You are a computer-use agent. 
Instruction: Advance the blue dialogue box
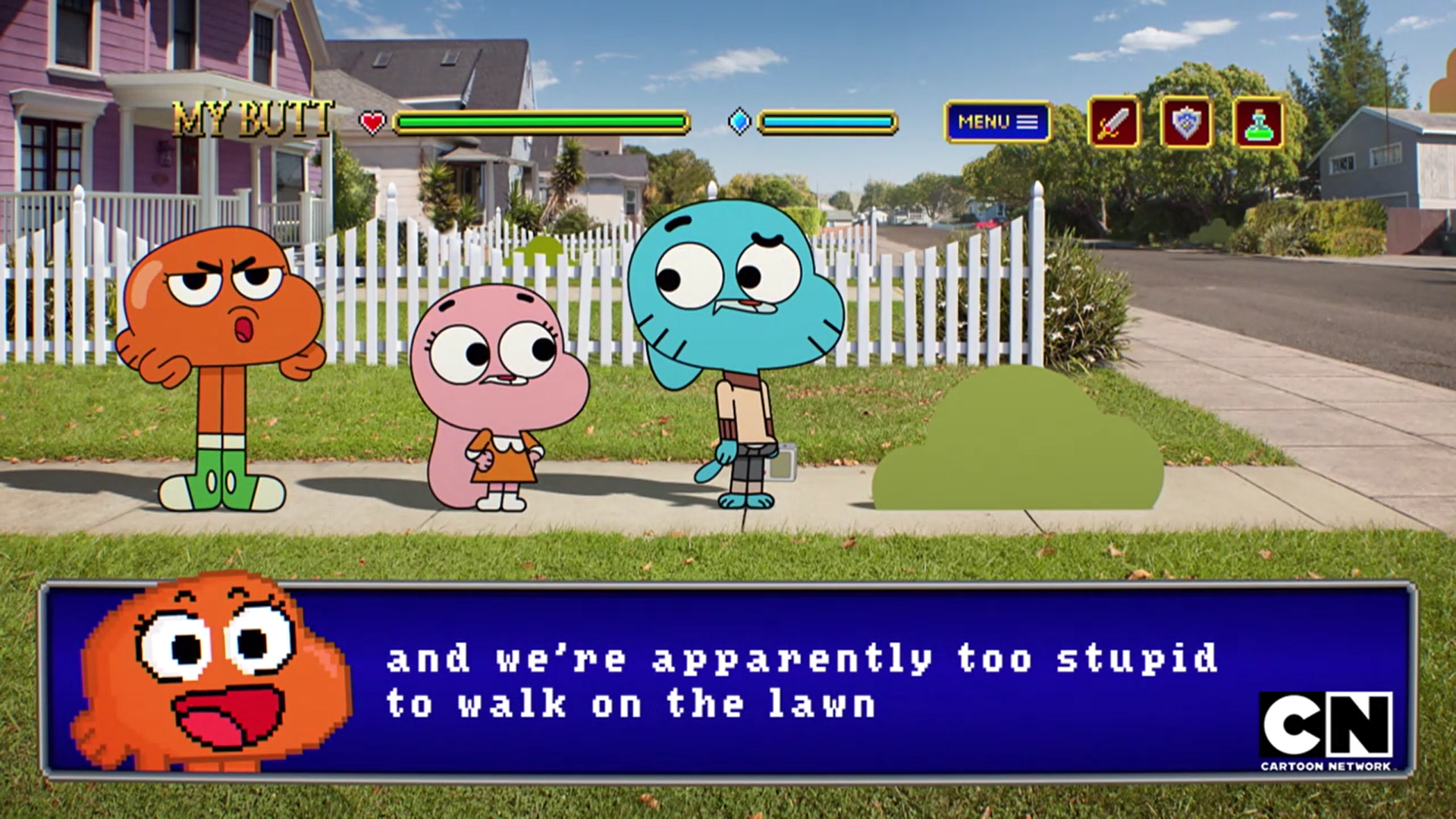(726, 679)
